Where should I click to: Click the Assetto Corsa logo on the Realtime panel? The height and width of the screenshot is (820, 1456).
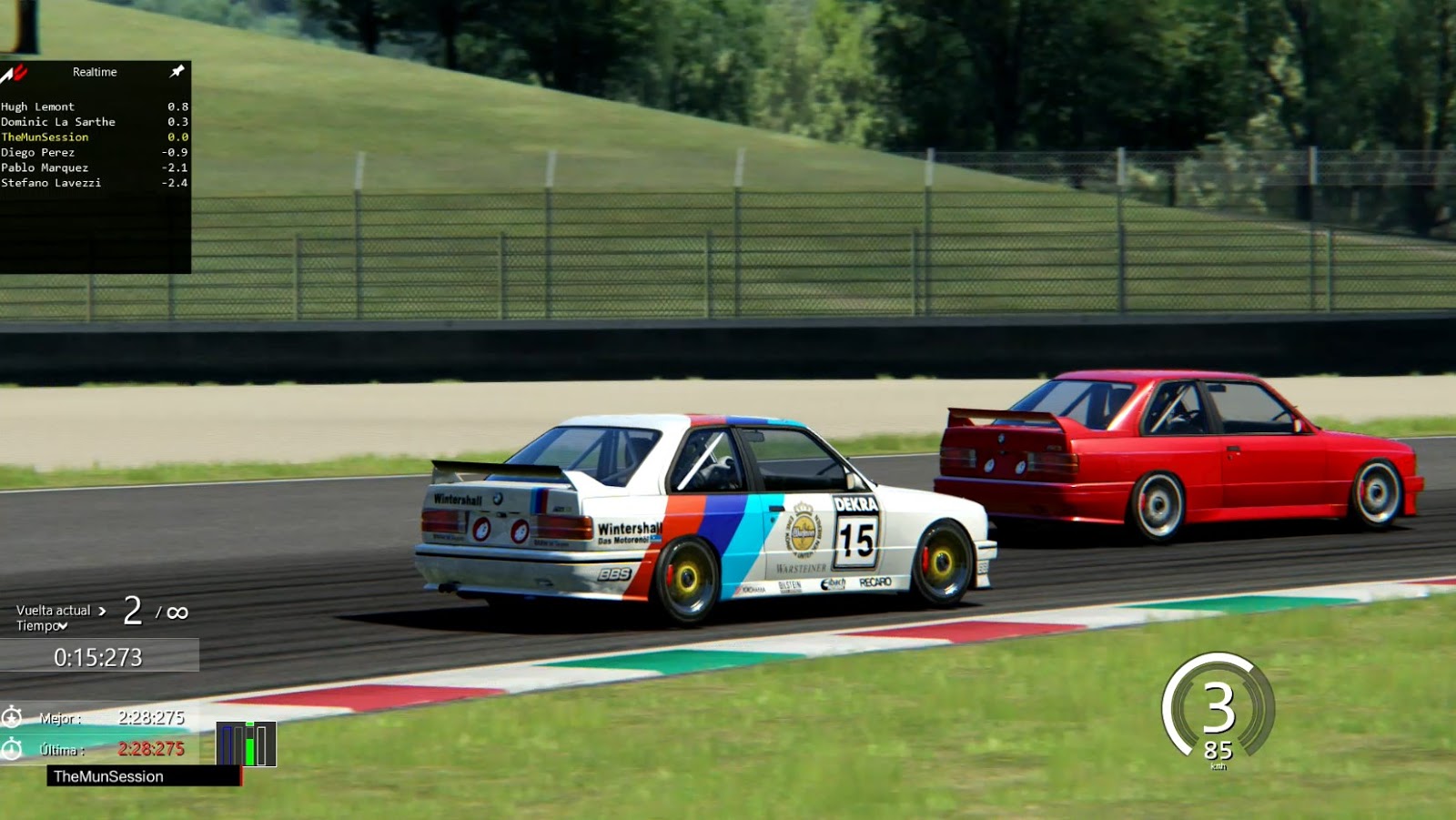point(13,72)
